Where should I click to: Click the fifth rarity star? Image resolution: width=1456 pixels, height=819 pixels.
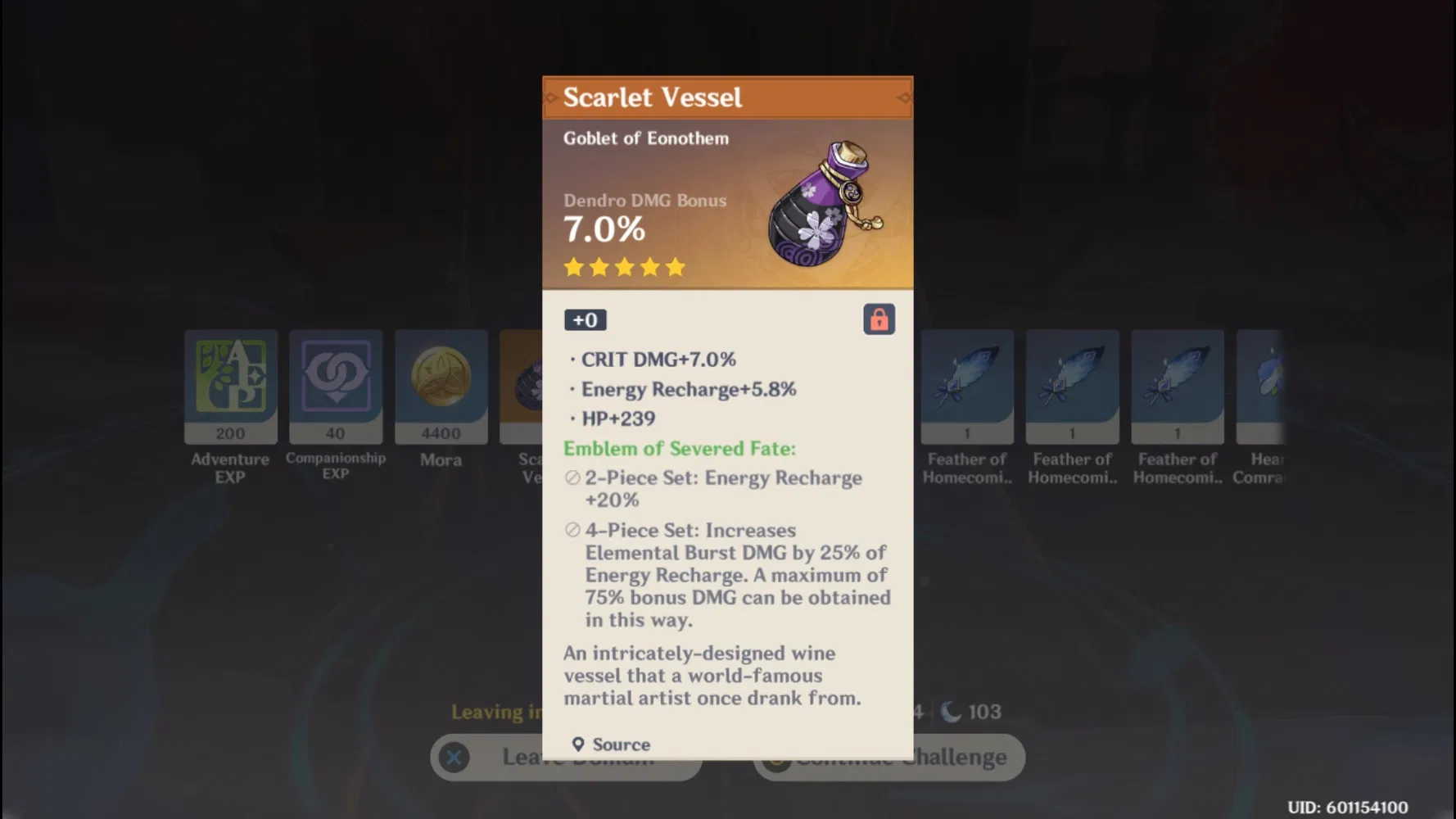pyautogui.click(x=674, y=266)
